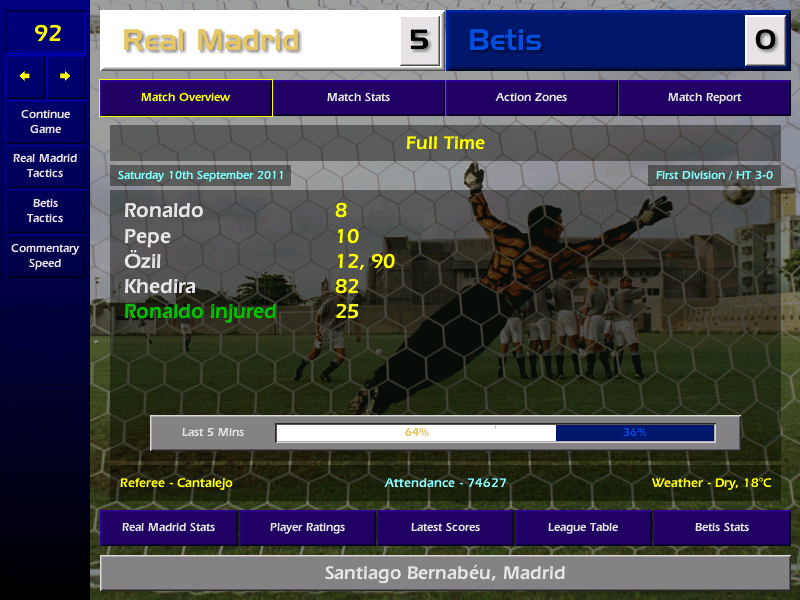
Task: Change the Commentary Speed
Action: pos(45,256)
